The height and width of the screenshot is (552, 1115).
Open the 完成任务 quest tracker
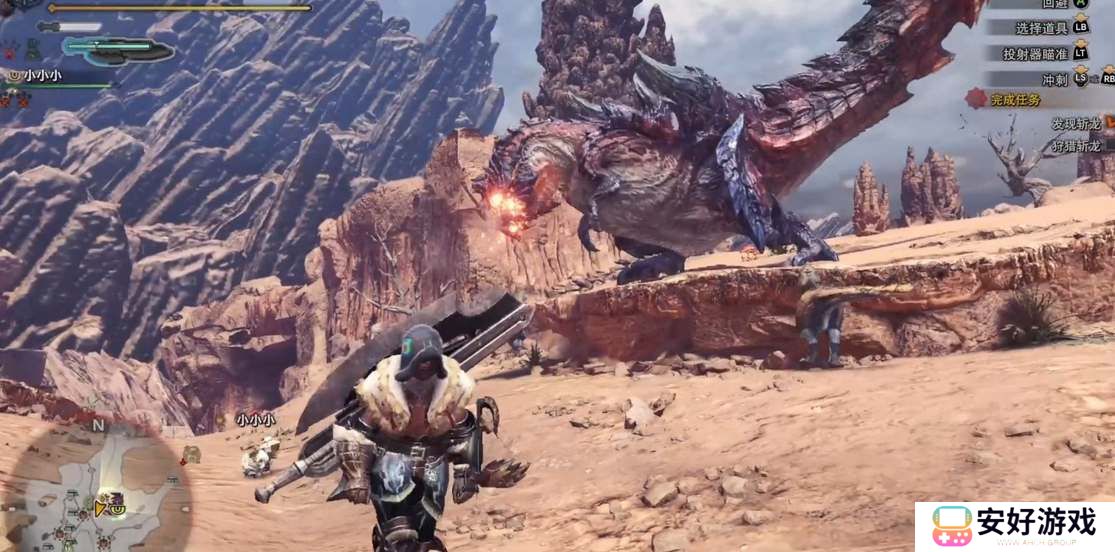click(1014, 99)
